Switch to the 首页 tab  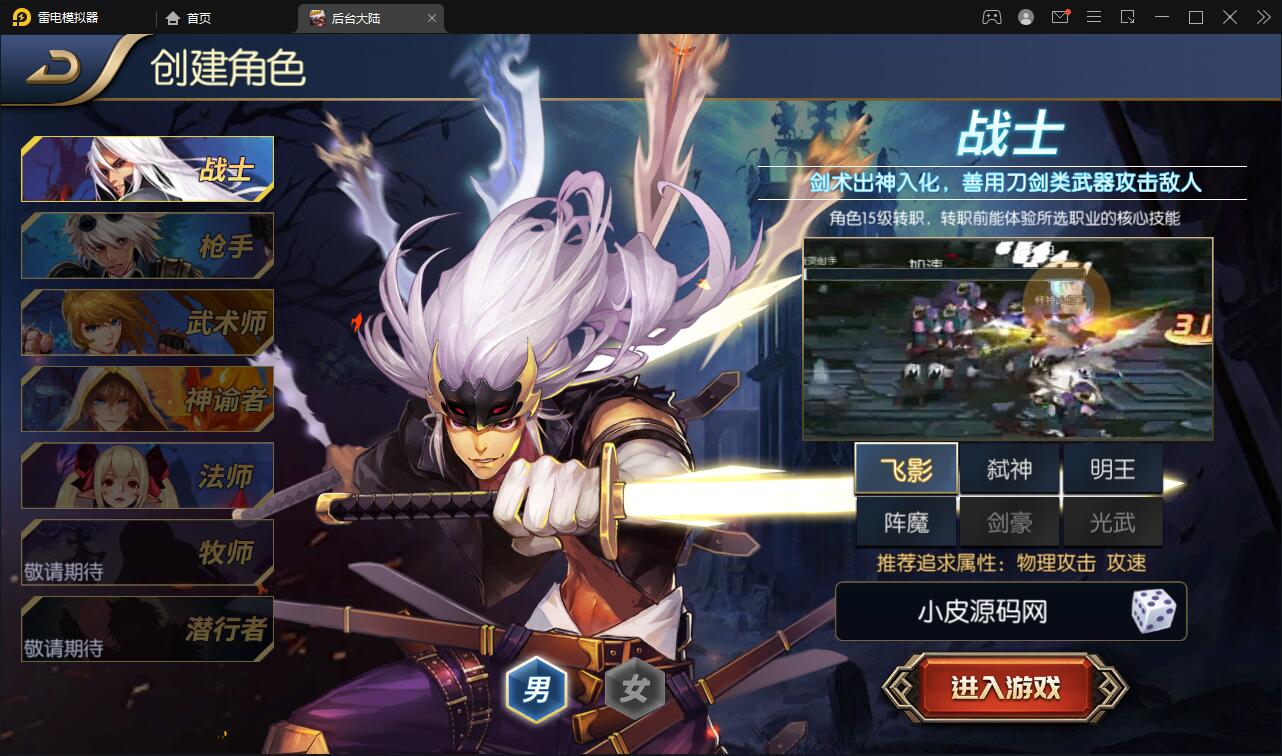(x=196, y=17)
